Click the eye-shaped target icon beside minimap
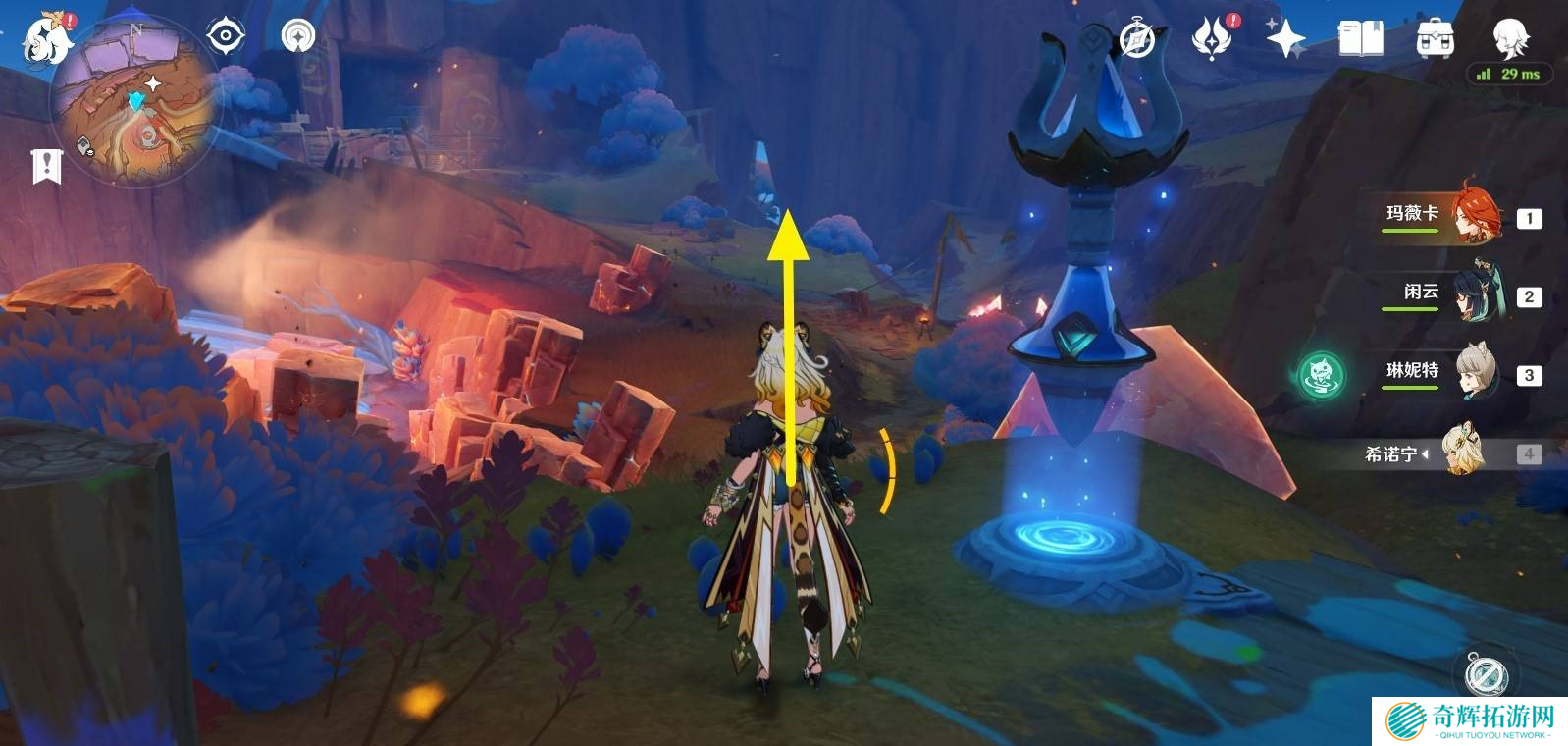The image size is (1568, 746). point(226,37)
